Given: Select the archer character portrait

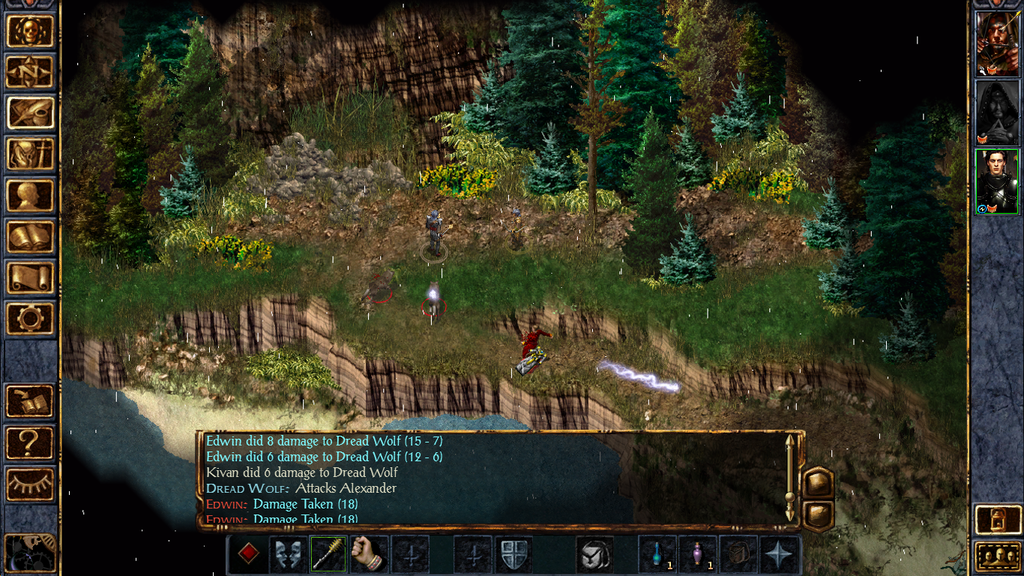Looking at the screenshot, I should [x=996, y=43].
